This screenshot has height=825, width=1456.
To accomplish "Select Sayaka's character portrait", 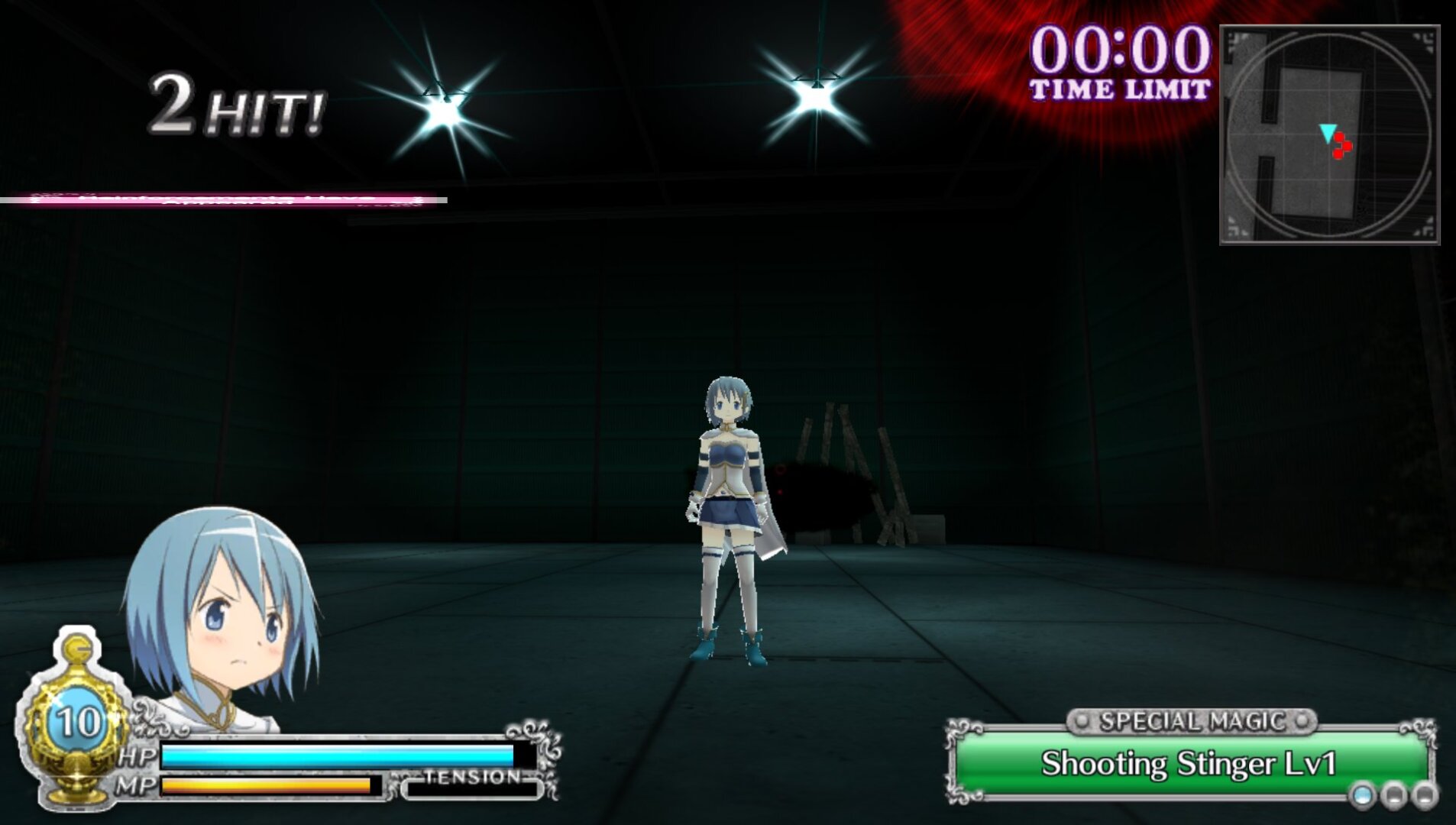I will tap(222, 611).
